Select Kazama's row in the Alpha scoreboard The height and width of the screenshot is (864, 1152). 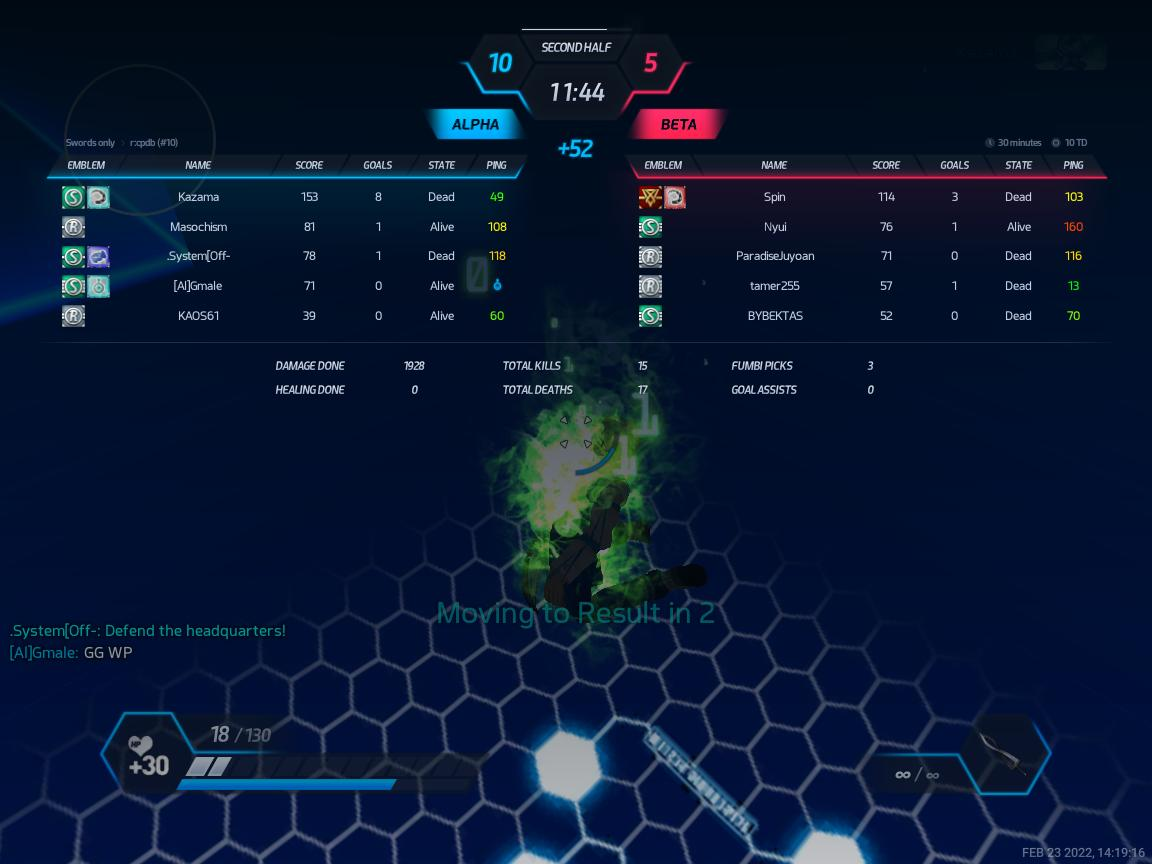coord(198,197)
